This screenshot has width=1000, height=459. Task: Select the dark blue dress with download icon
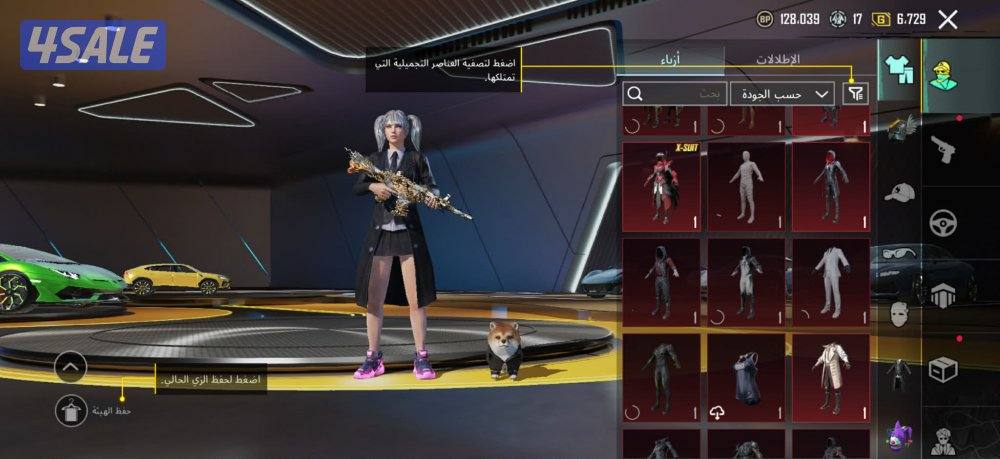746,378
